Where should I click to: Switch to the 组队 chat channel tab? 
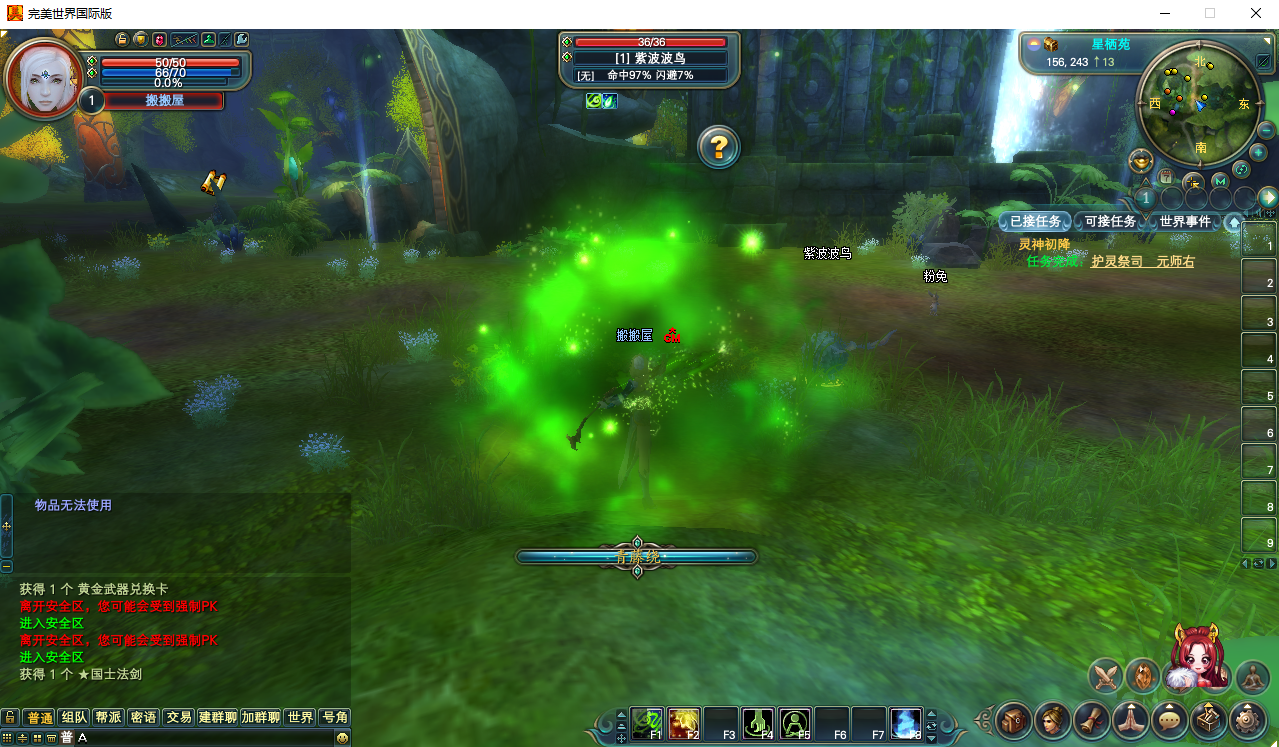pyautogui.click(x=73, y=717)
